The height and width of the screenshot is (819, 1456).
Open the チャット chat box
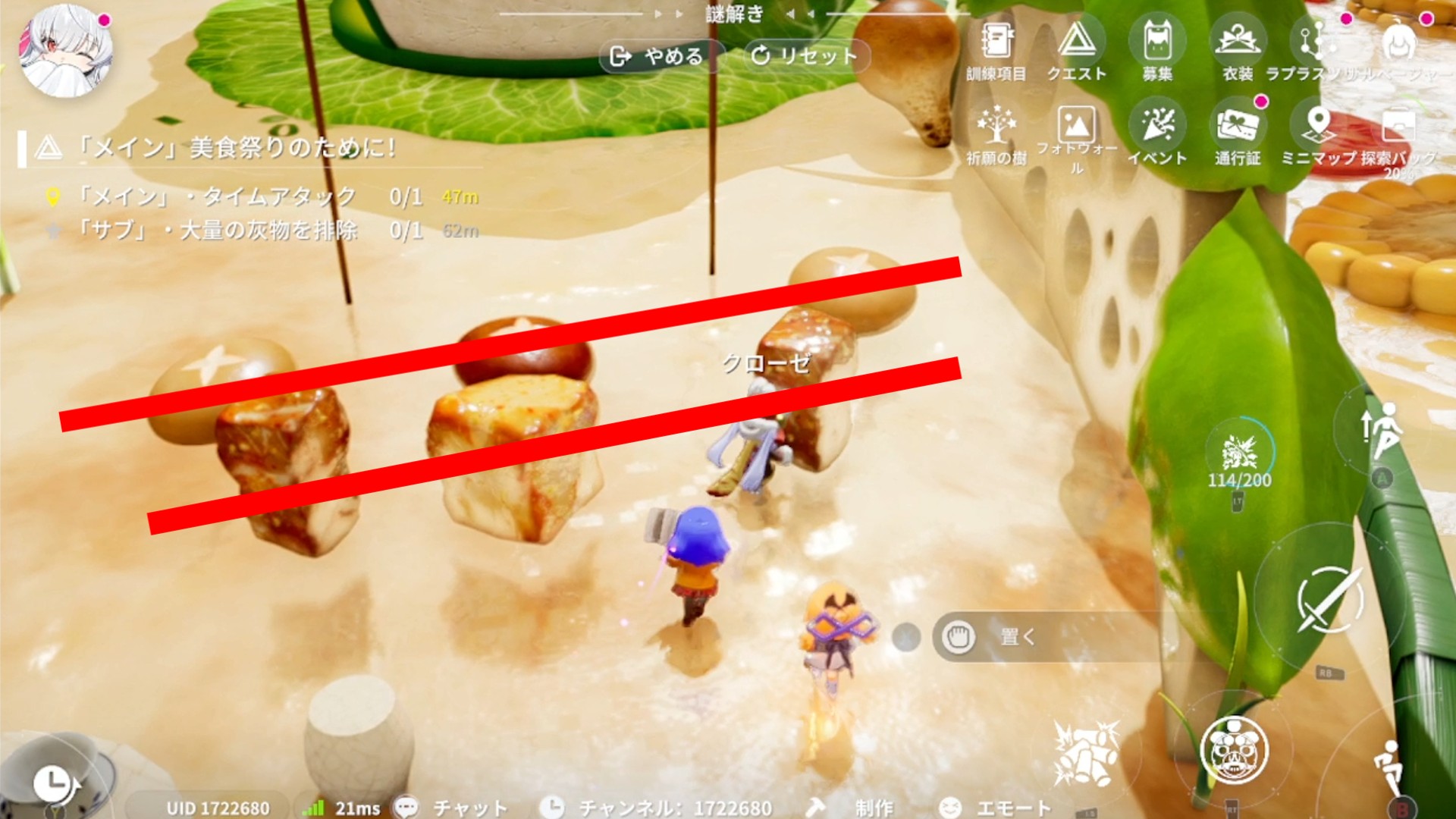pos(452,807)
